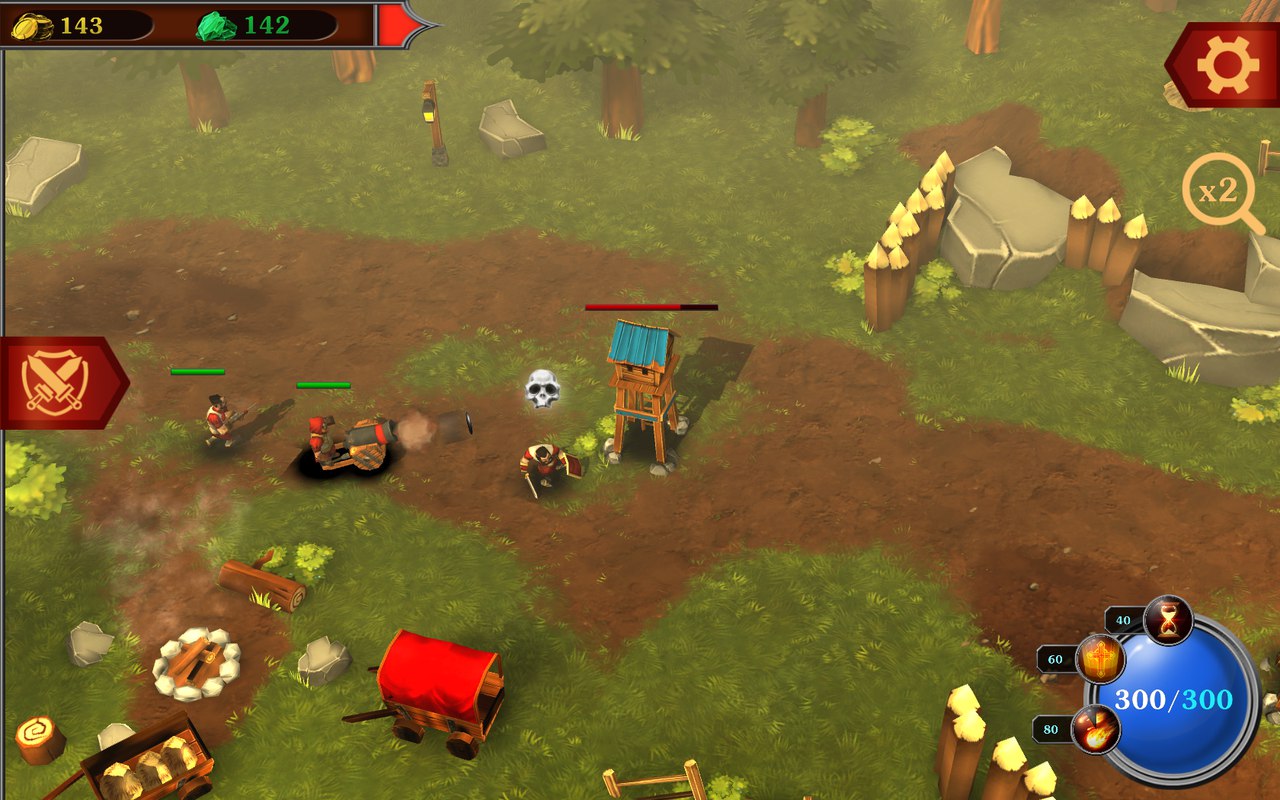
Task: Activate the golden cross shield spell
Action: (x=1100, y=660)
